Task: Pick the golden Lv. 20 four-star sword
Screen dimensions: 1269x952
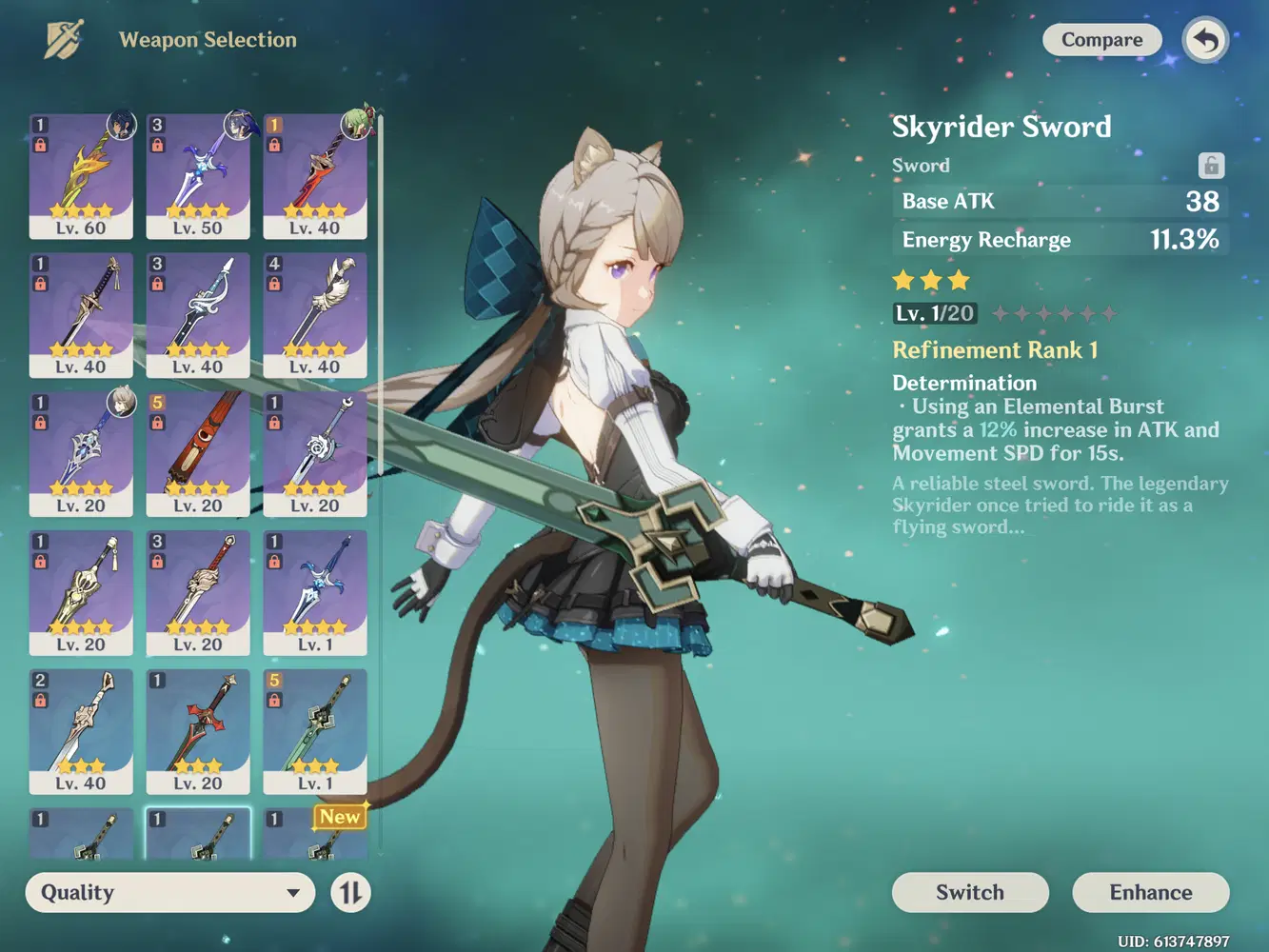Action: (81, 592)
